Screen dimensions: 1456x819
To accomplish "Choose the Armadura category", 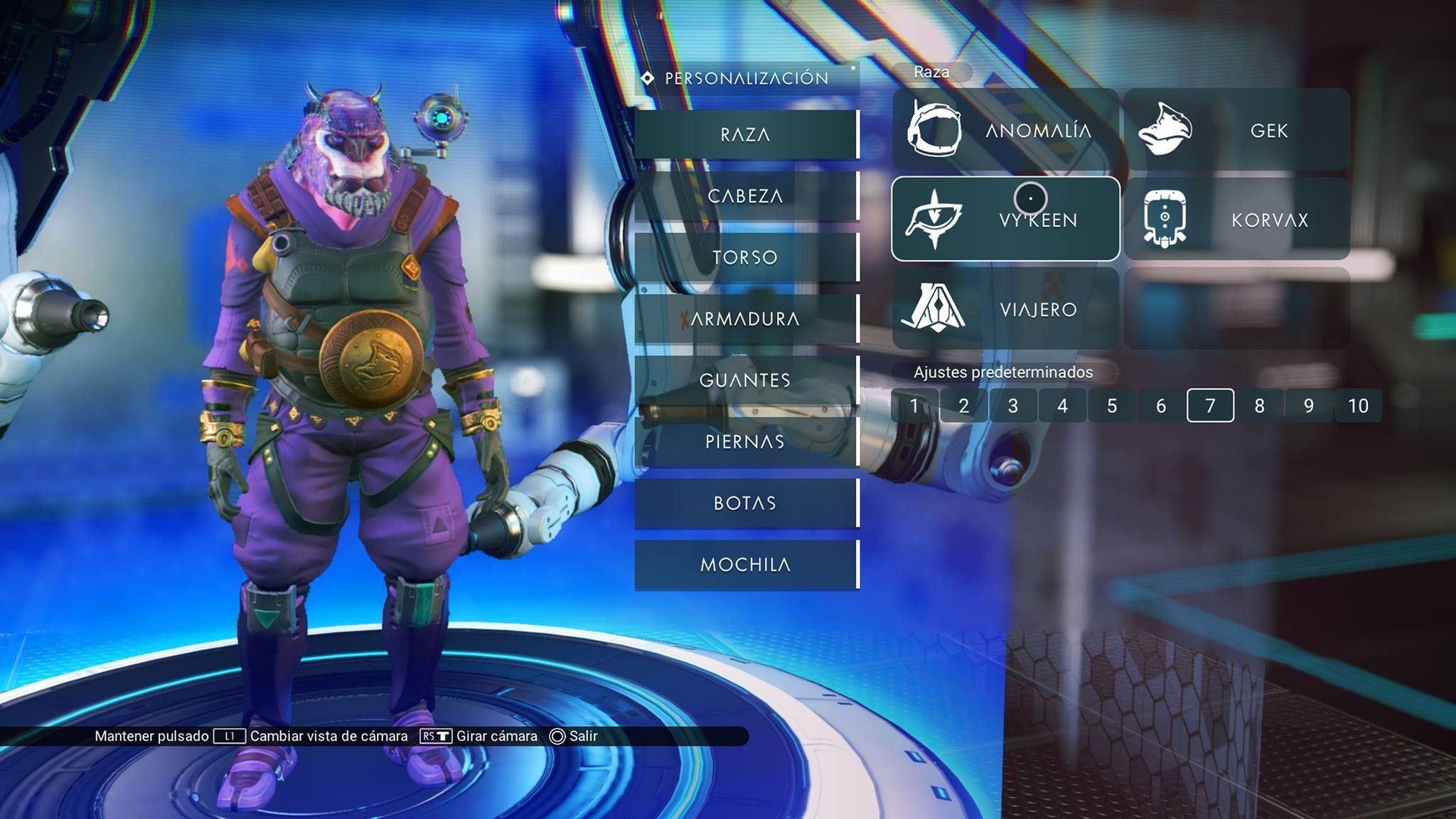I will pyautogui.click(x=746, y=318).
